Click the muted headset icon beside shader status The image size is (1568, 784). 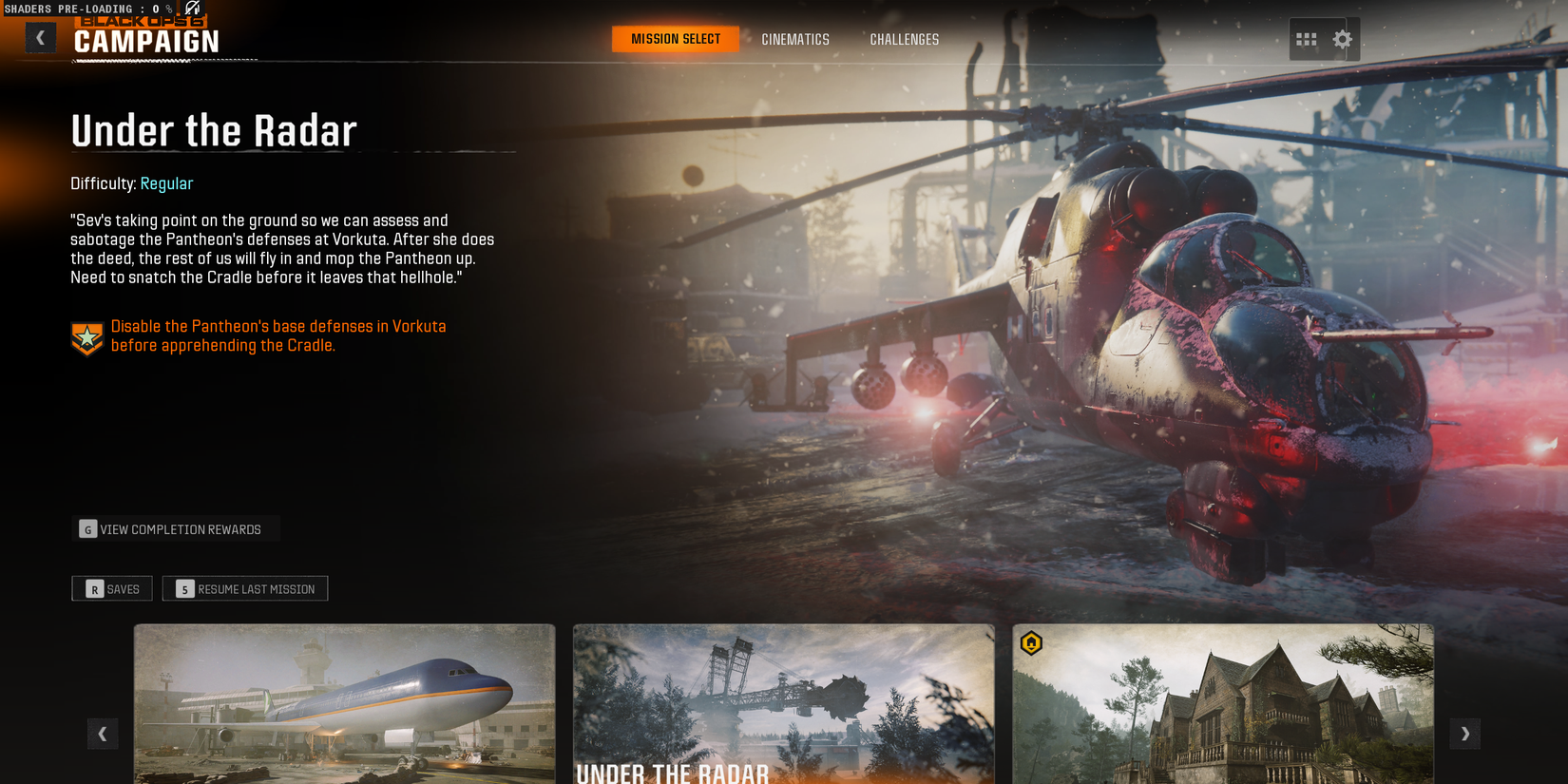[x=193, y=8]
